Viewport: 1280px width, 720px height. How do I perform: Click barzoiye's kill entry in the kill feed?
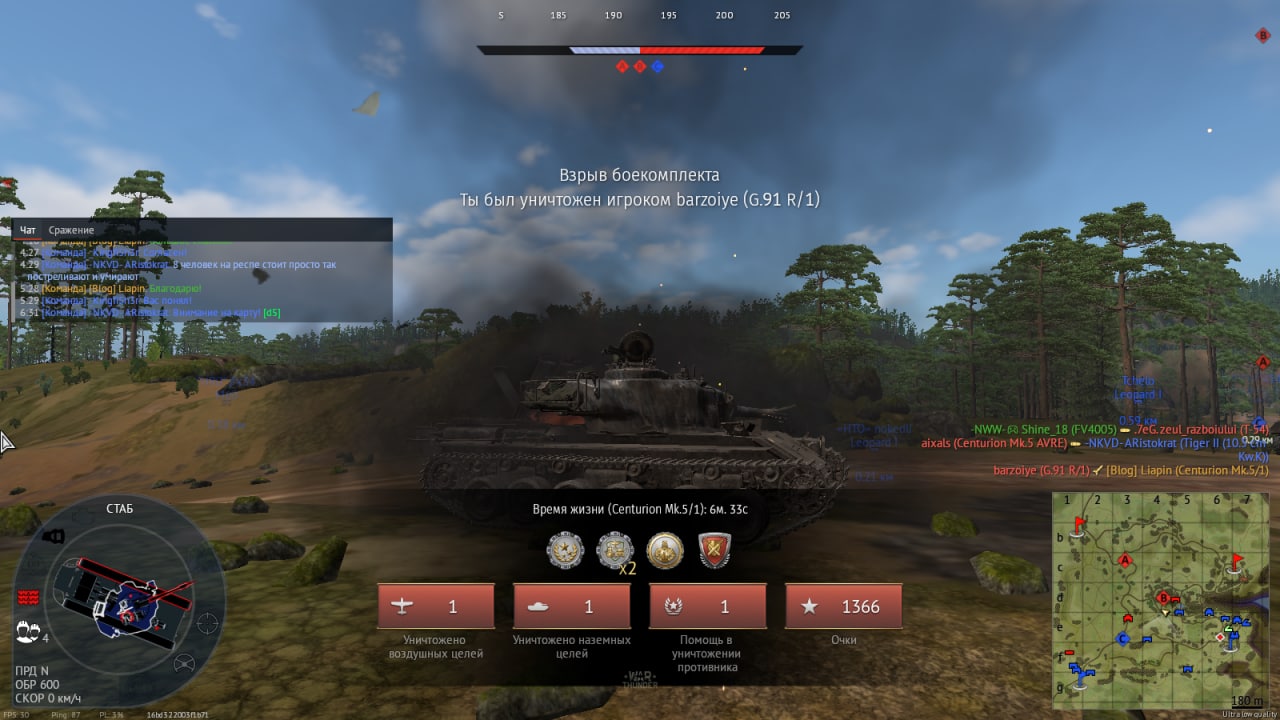1130,470
